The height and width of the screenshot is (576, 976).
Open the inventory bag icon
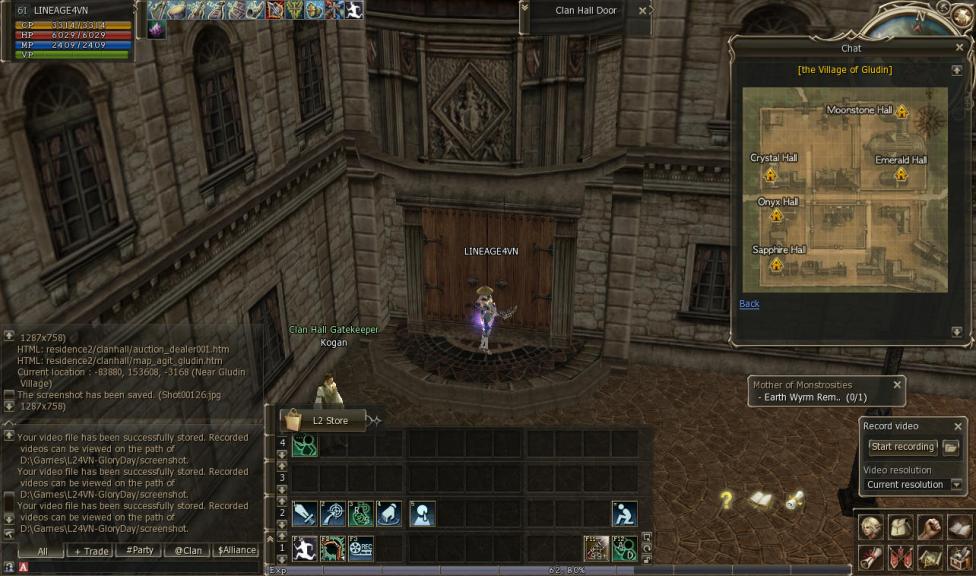pyautogui.click(x=901, y=528)
